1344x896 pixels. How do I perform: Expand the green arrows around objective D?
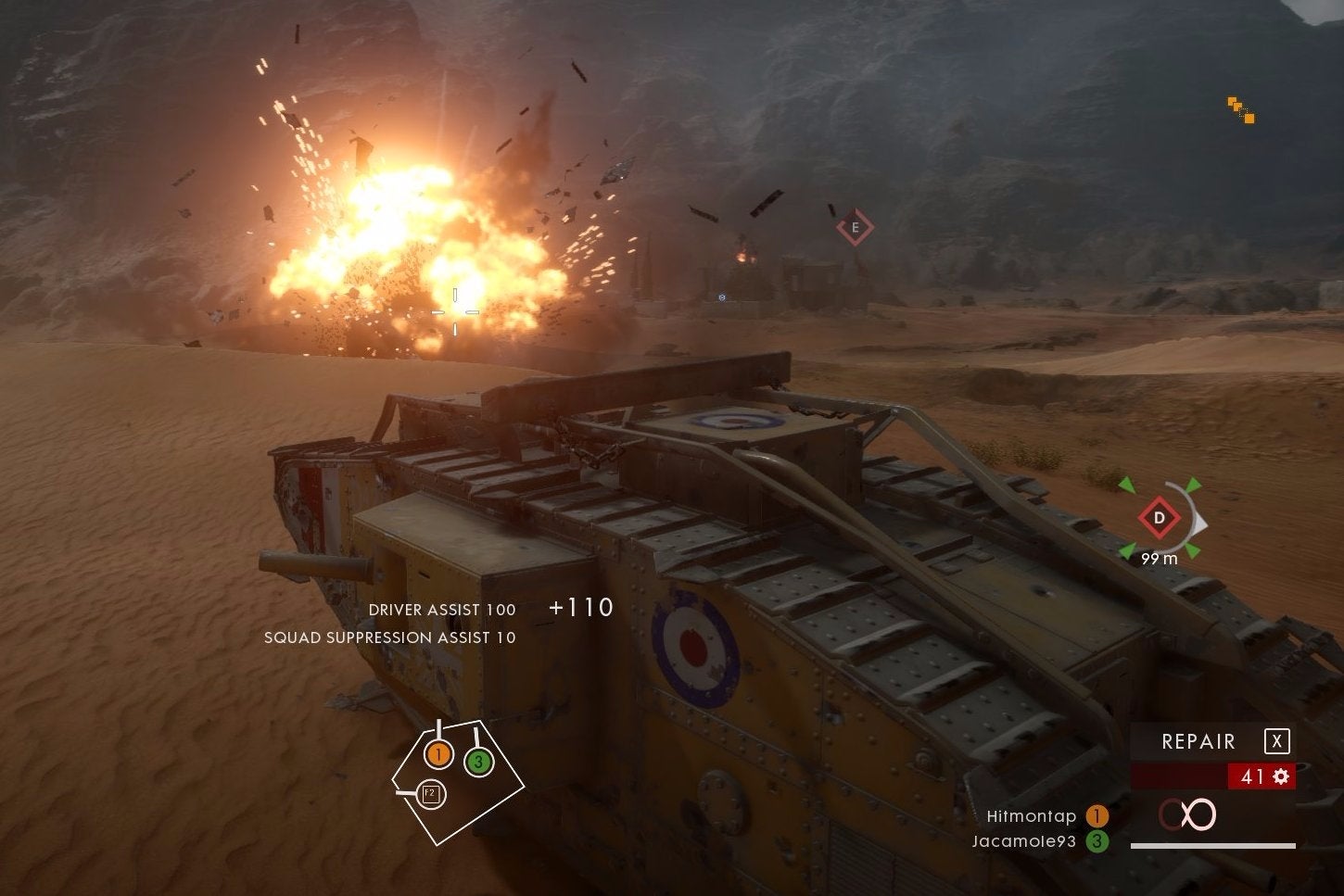tap(1129, 486)
